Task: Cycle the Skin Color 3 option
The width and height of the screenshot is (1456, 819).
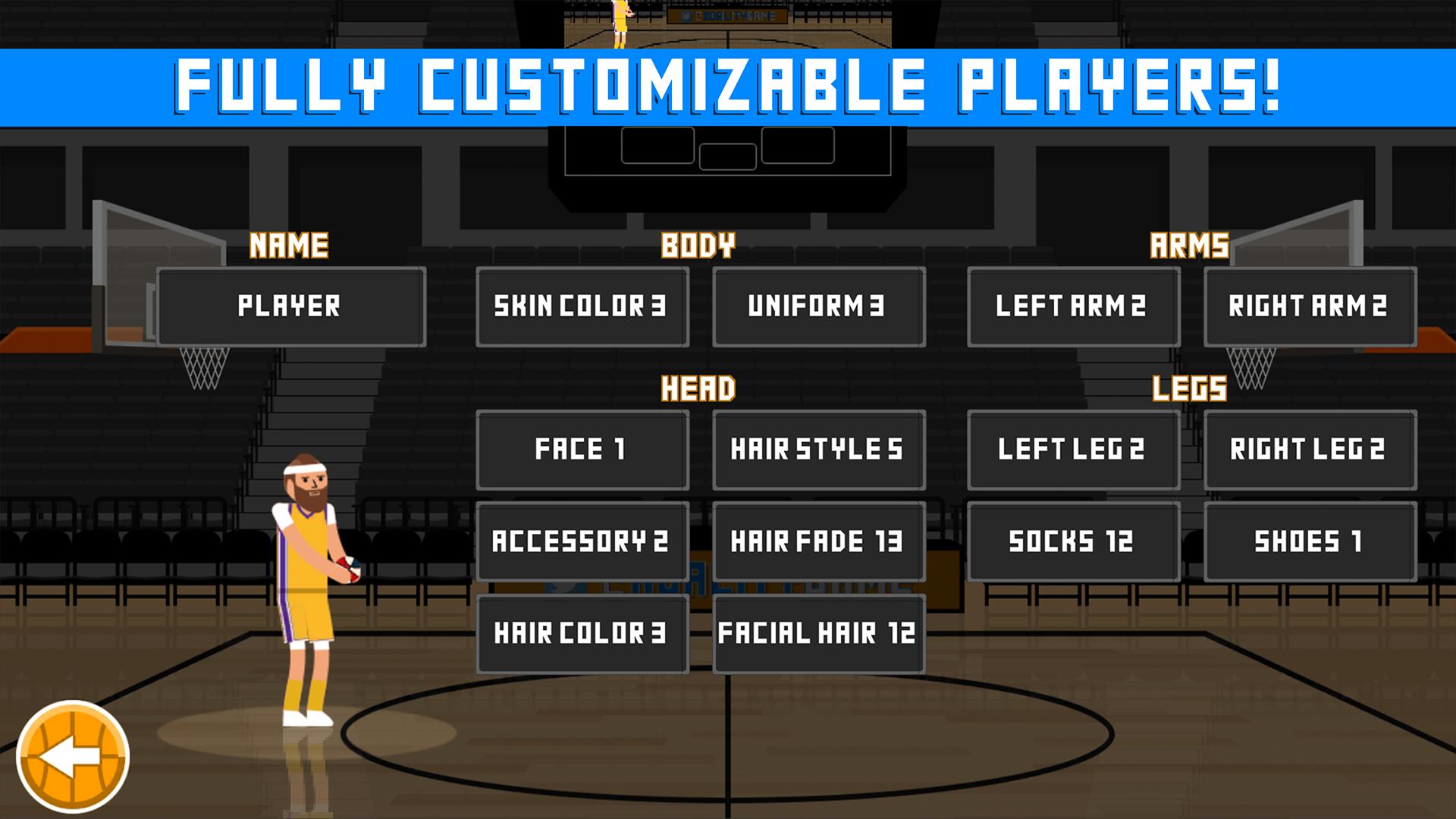Action: pyautogui.click(x=581, y=306)
